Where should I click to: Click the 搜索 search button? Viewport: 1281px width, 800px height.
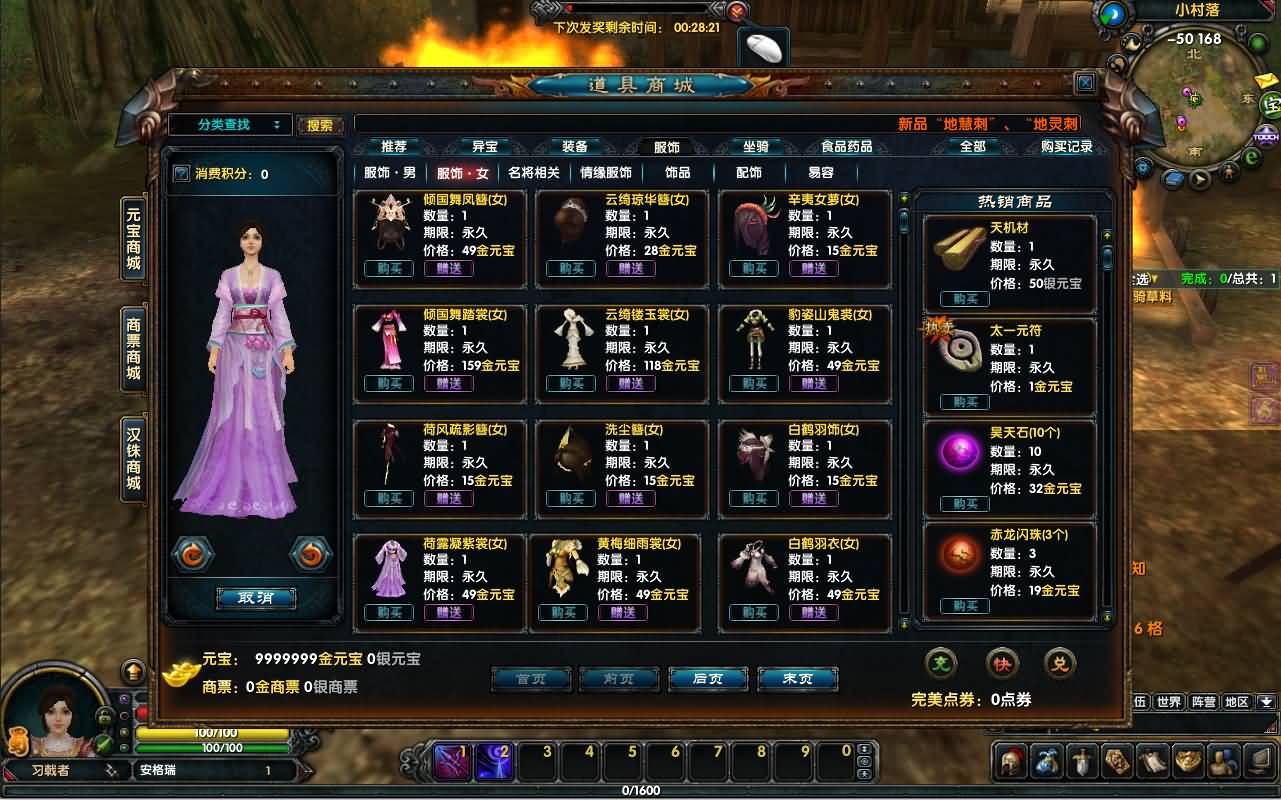(x=318, y=124)
